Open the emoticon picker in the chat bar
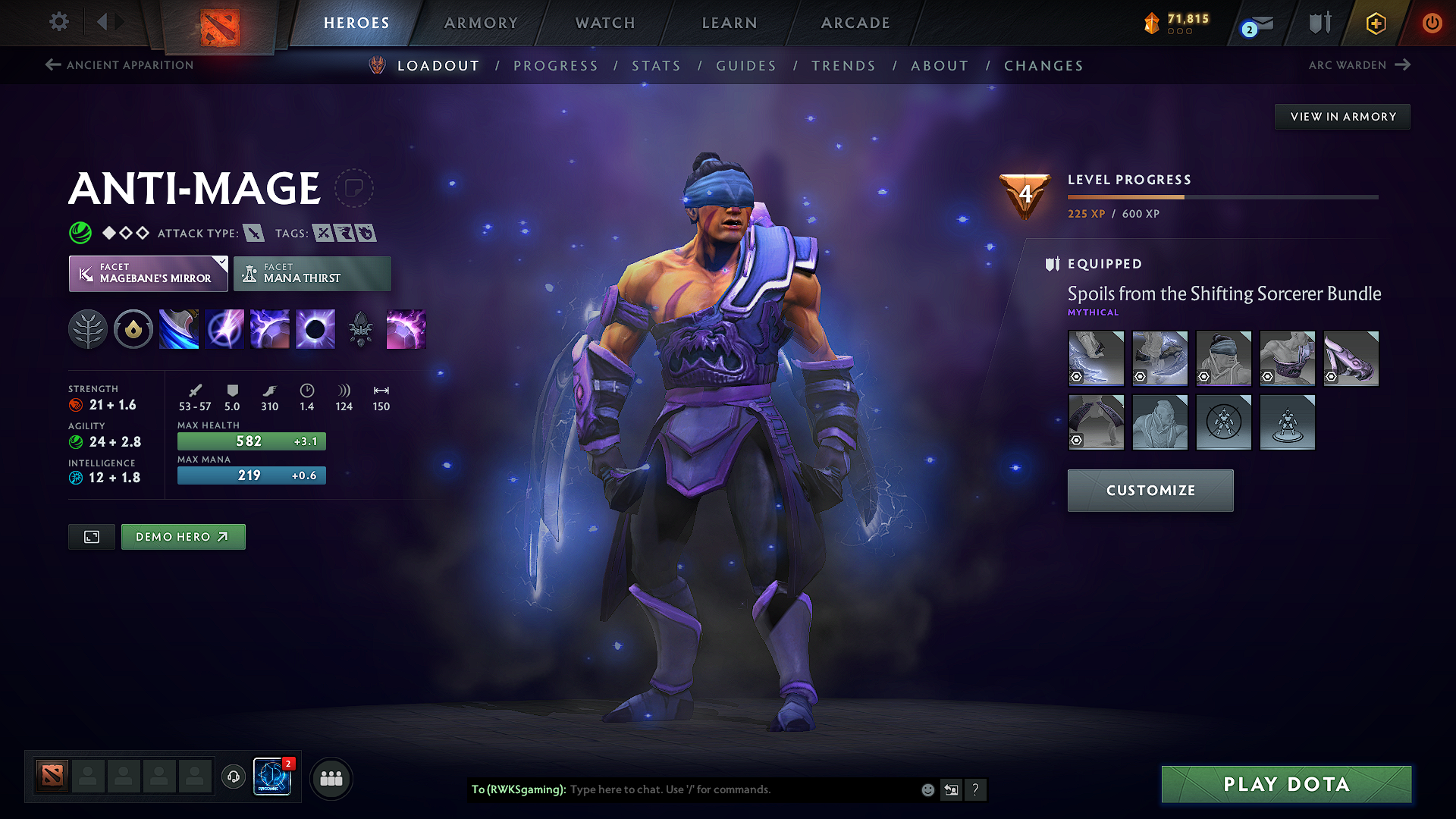Viewport: 1456px width, 819px height. coord(927,789)
